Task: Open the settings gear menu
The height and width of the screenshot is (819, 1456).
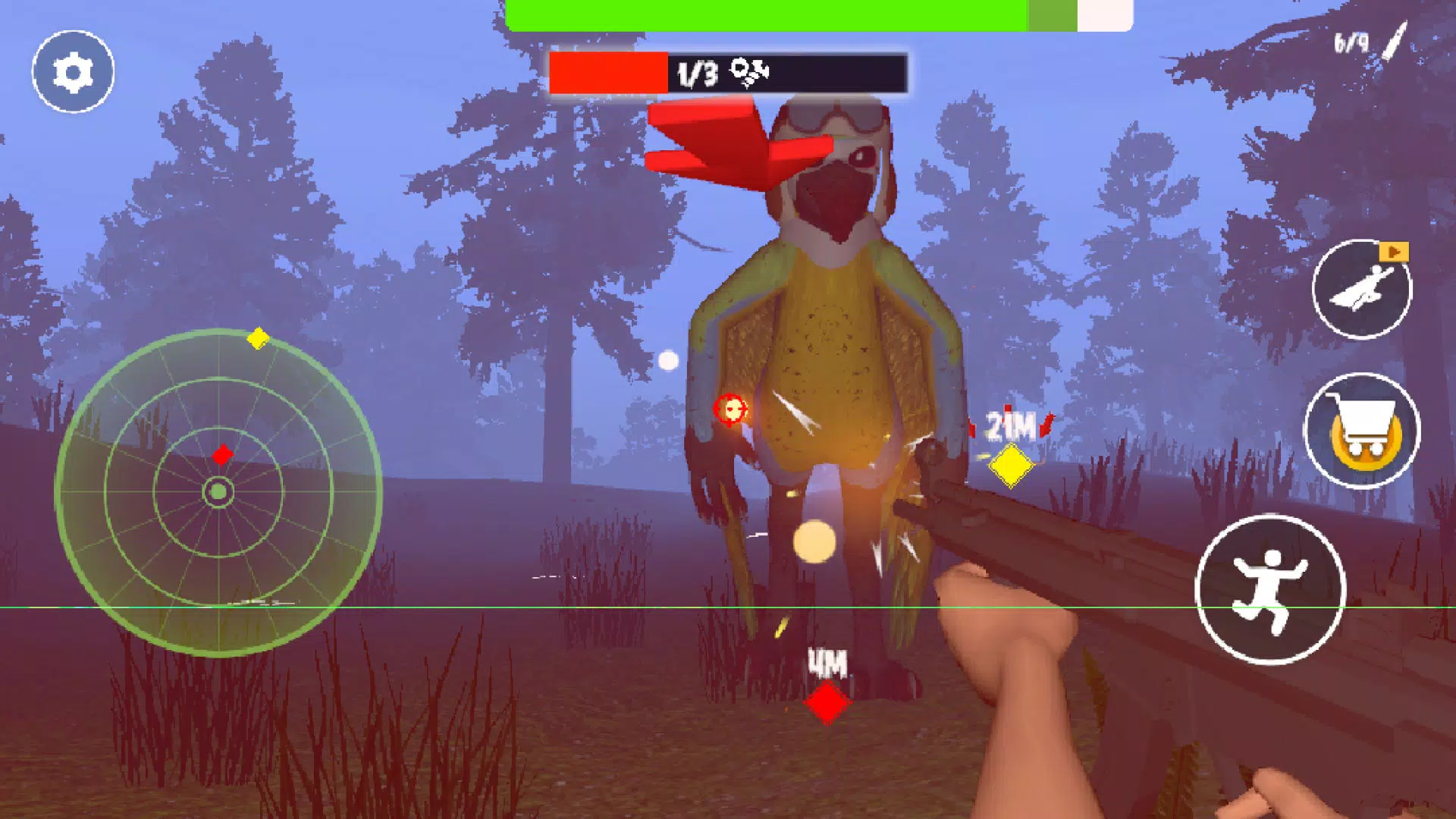Action: [73, 72]
